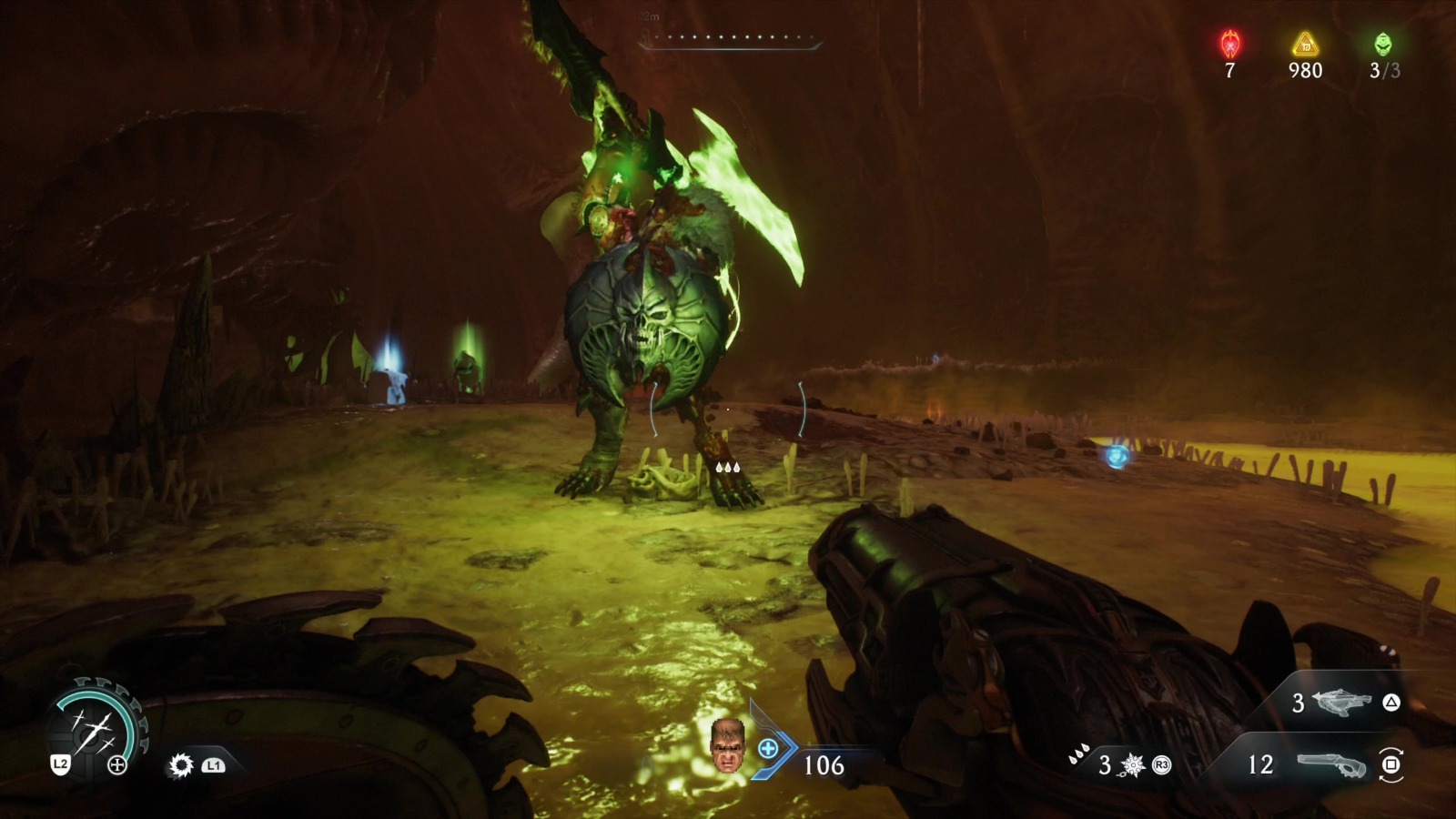Click the dotted compass bar

728,39
